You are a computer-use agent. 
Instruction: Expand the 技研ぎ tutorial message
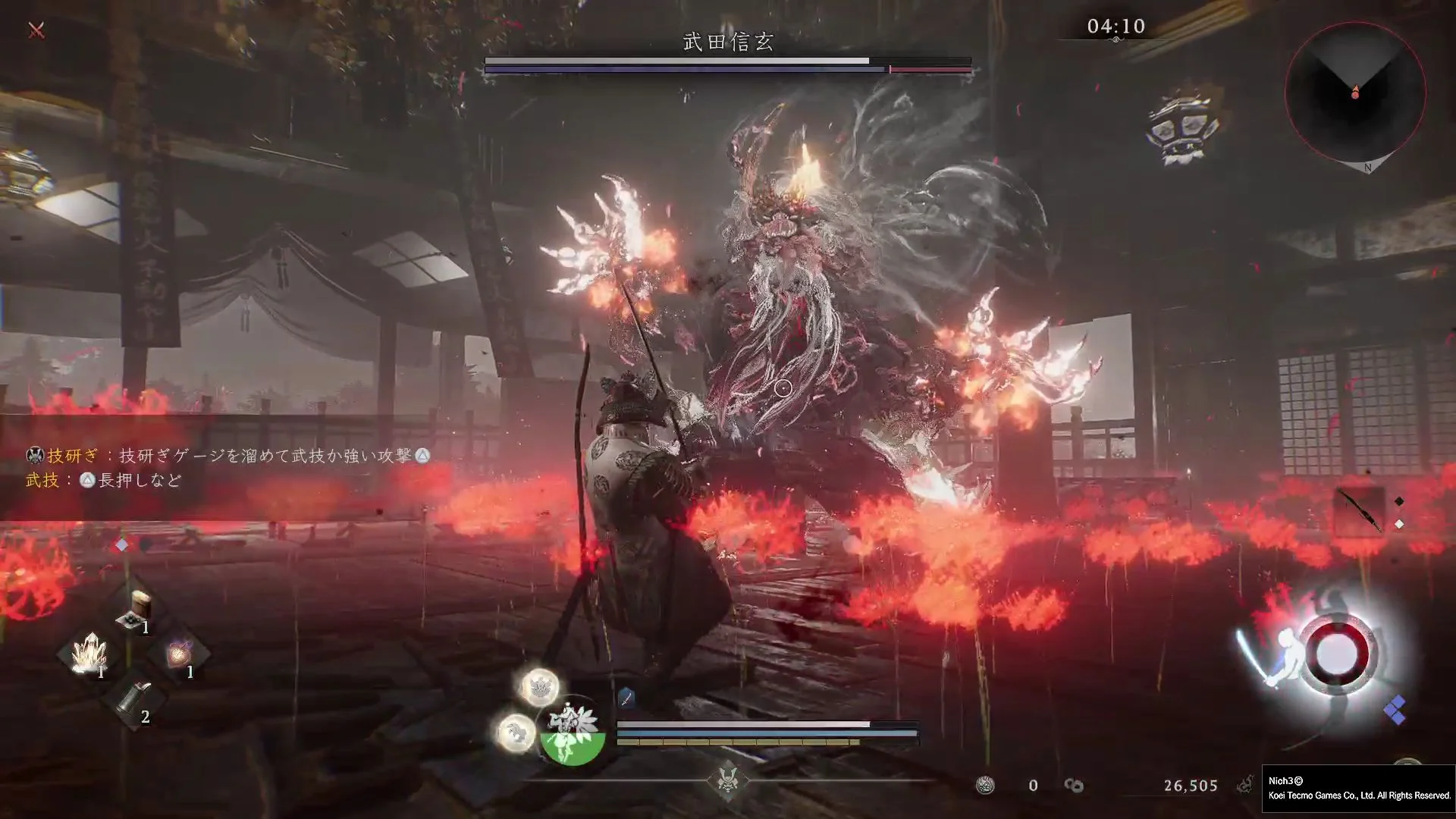pos(227,457)
